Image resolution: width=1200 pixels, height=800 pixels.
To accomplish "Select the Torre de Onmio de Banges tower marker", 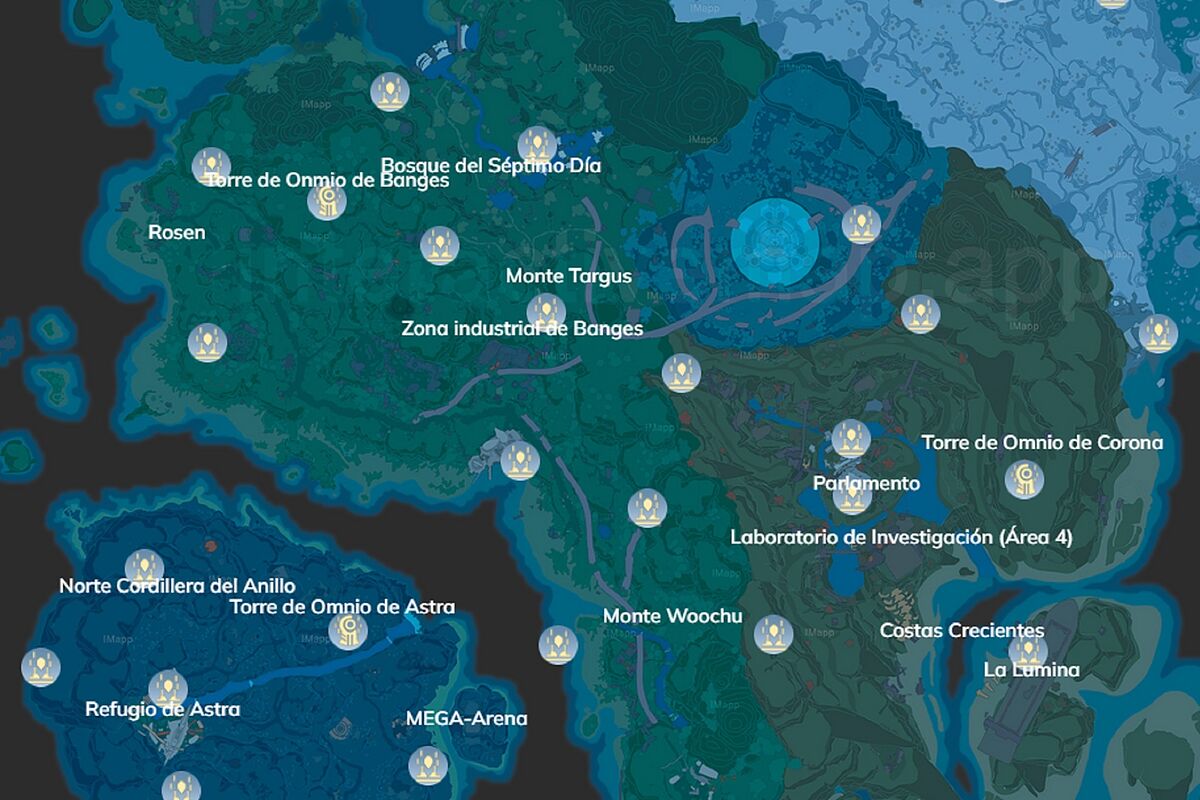I will click(326, 202).
